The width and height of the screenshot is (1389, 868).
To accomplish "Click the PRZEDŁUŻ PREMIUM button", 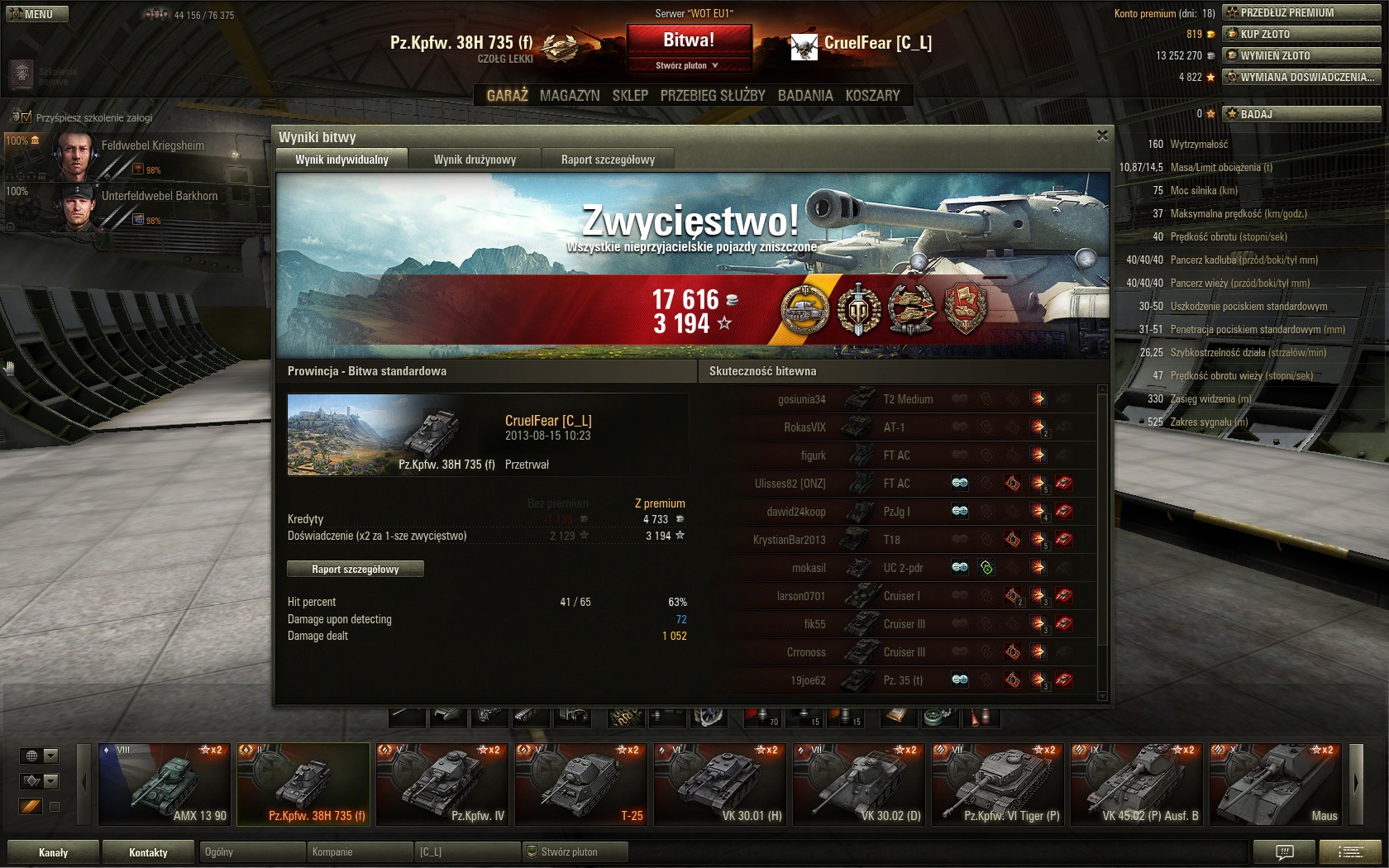I will 1301,12.
